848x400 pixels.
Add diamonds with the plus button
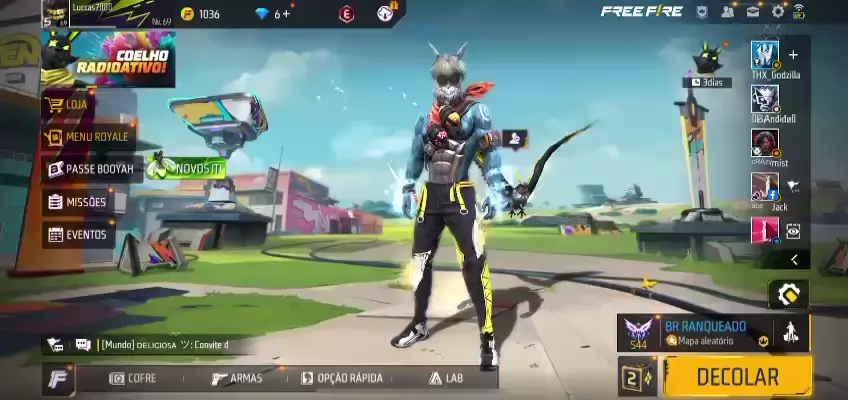(x=287, y=14)
